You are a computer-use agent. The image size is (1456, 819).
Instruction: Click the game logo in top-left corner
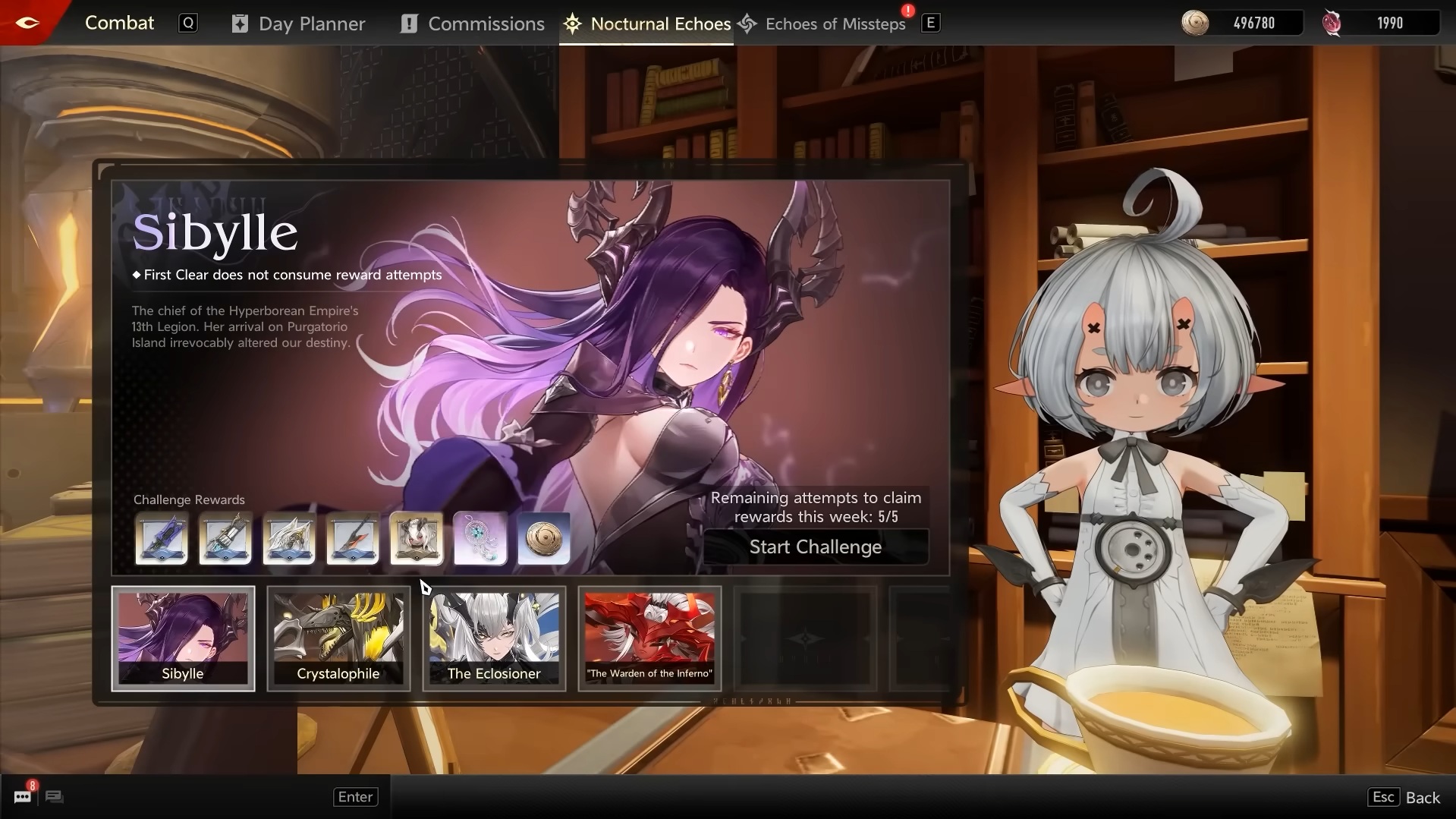coord(27,22)
